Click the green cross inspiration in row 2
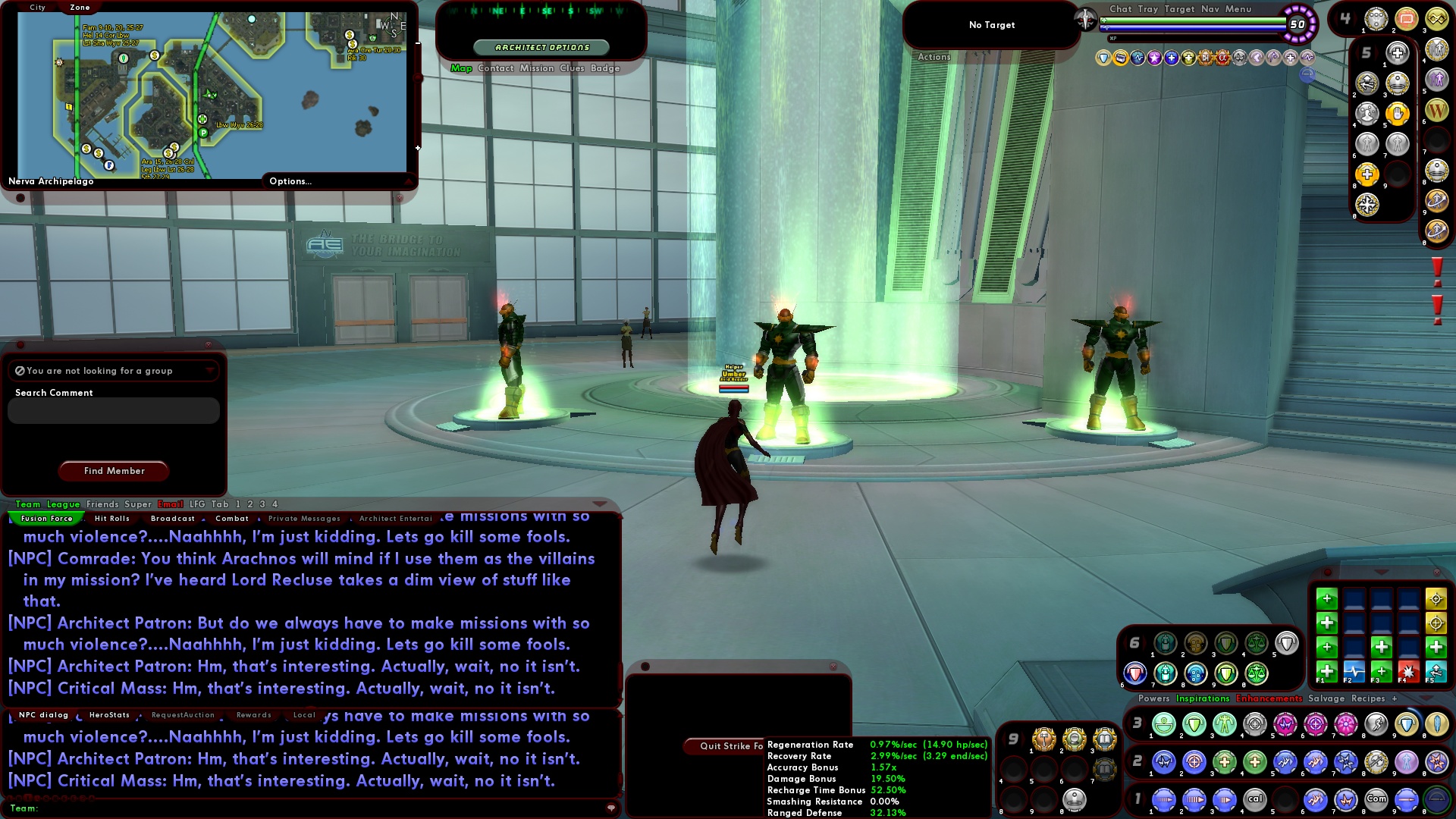This screenshot has height=819, width=1456. click(x=1223, y=761)
